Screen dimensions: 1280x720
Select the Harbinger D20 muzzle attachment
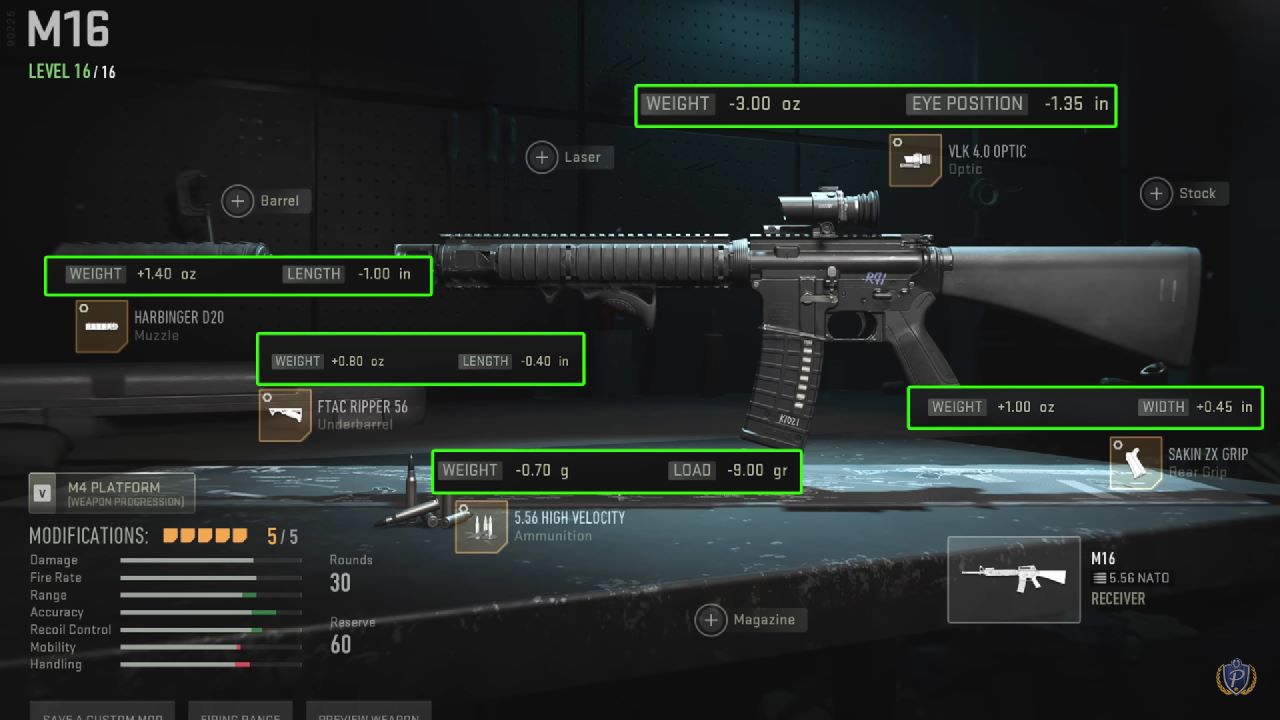(x=100, y=326)
